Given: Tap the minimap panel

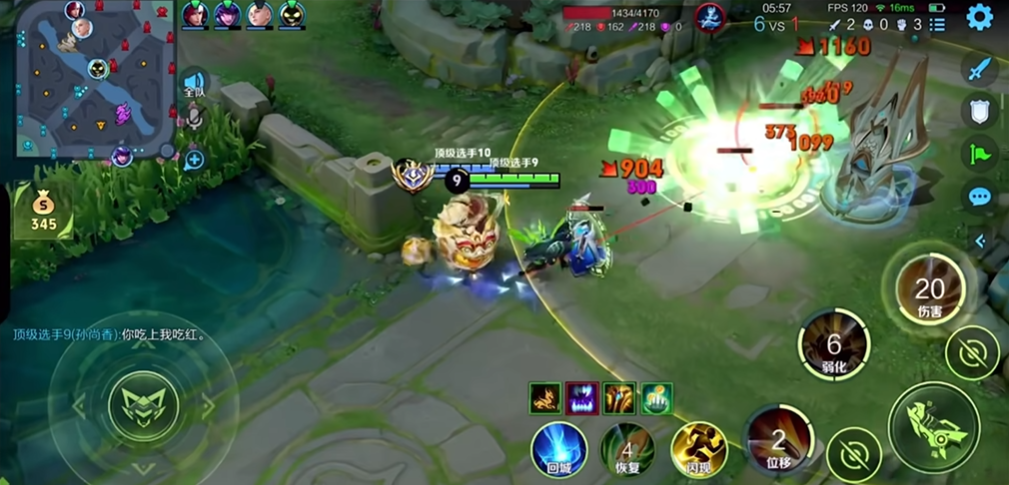Looking at the screenshot, I should click(x=95, y=78).
